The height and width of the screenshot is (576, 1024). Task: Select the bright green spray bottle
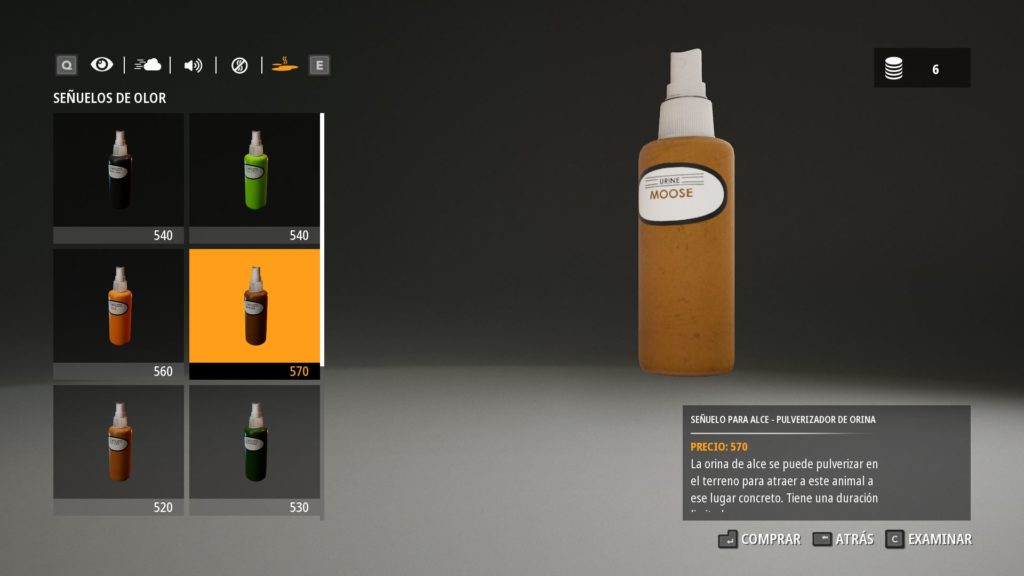point(254,177)
